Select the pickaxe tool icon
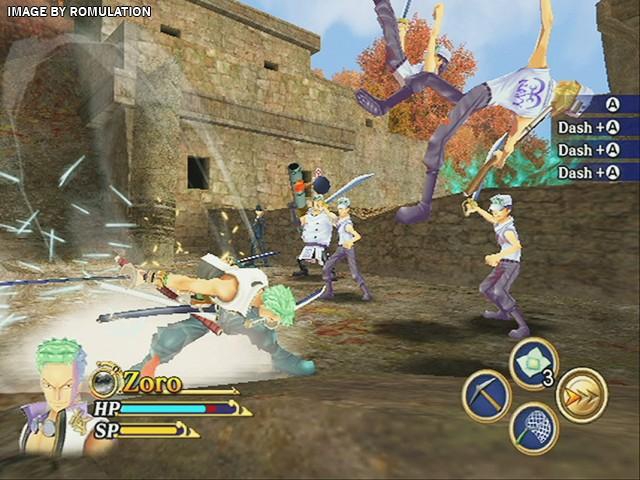Screen dimensions: 640x480 point(487,395)
